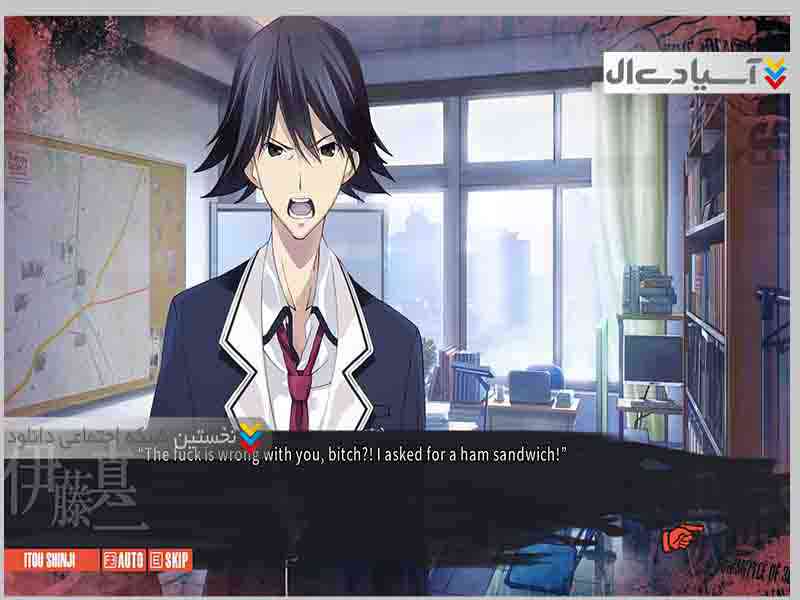Turn on AUTO text advance
Viewport: 800px width, 600px height.
click(124, 560)
